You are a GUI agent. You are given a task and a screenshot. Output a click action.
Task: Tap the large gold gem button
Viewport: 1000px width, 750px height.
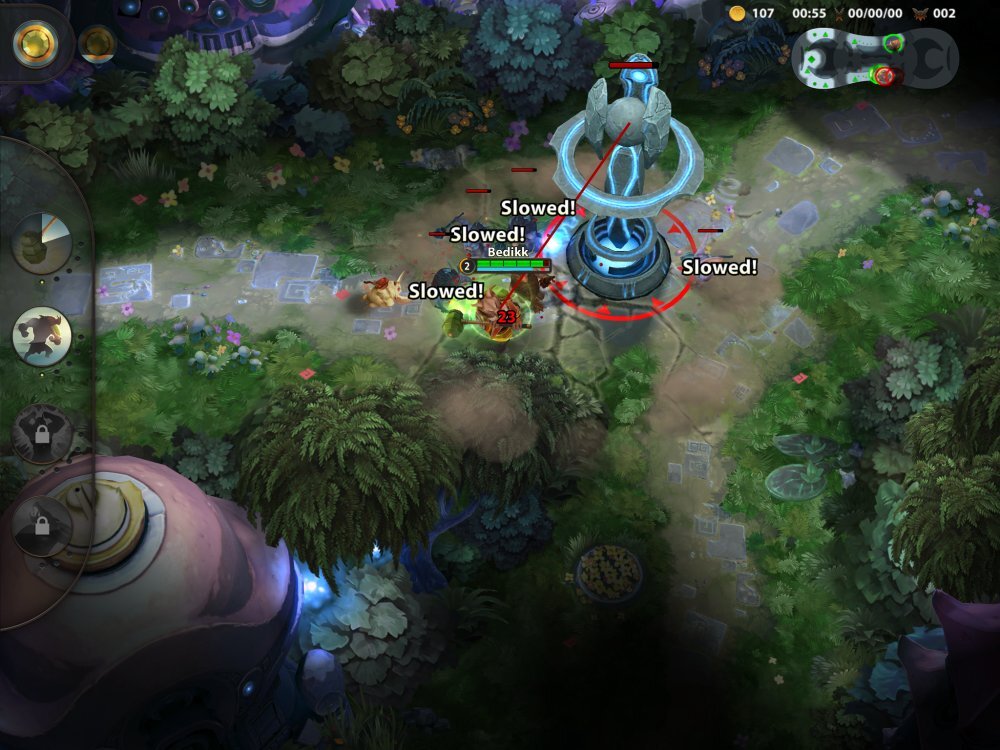(35, 42)
